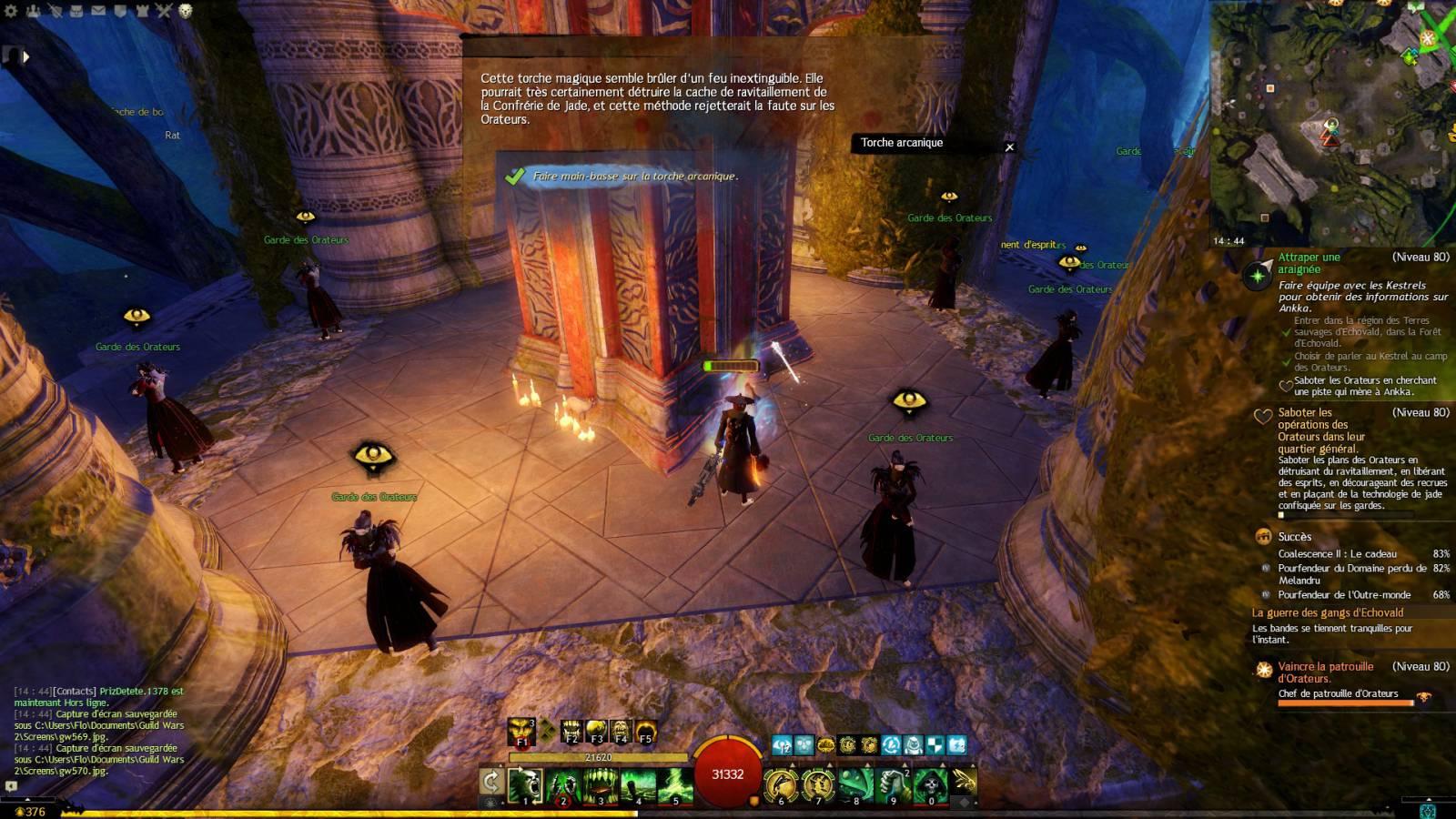Select the 'Vaincre la patrouille d'Orateurs' event
The height and width of the screenshot is (819, 1456).
(1325, 672)
